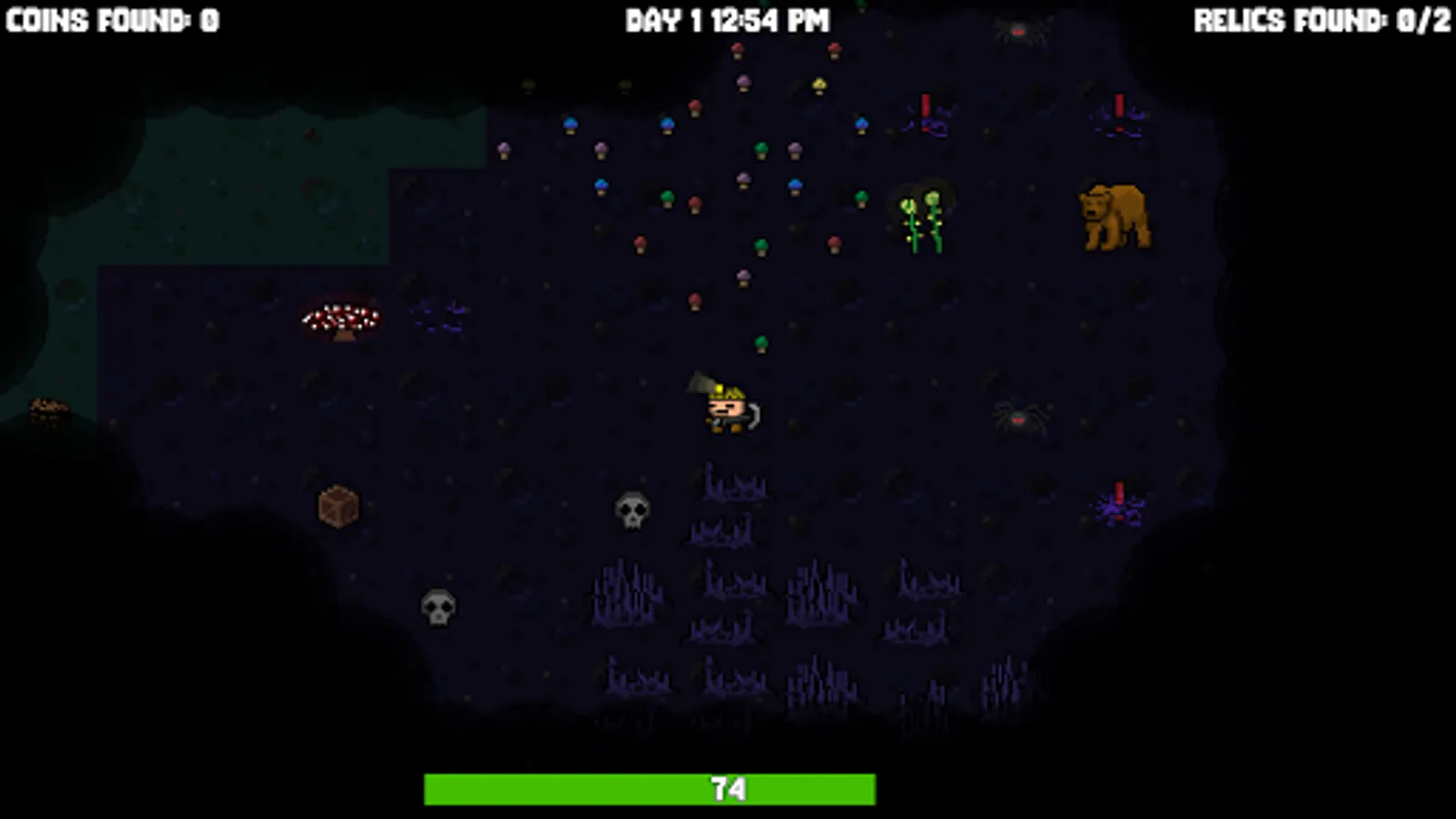Viewport: 1456px width, 819px height.
Task: Click the green progress bar showing 74
Action: pos(728,788)
